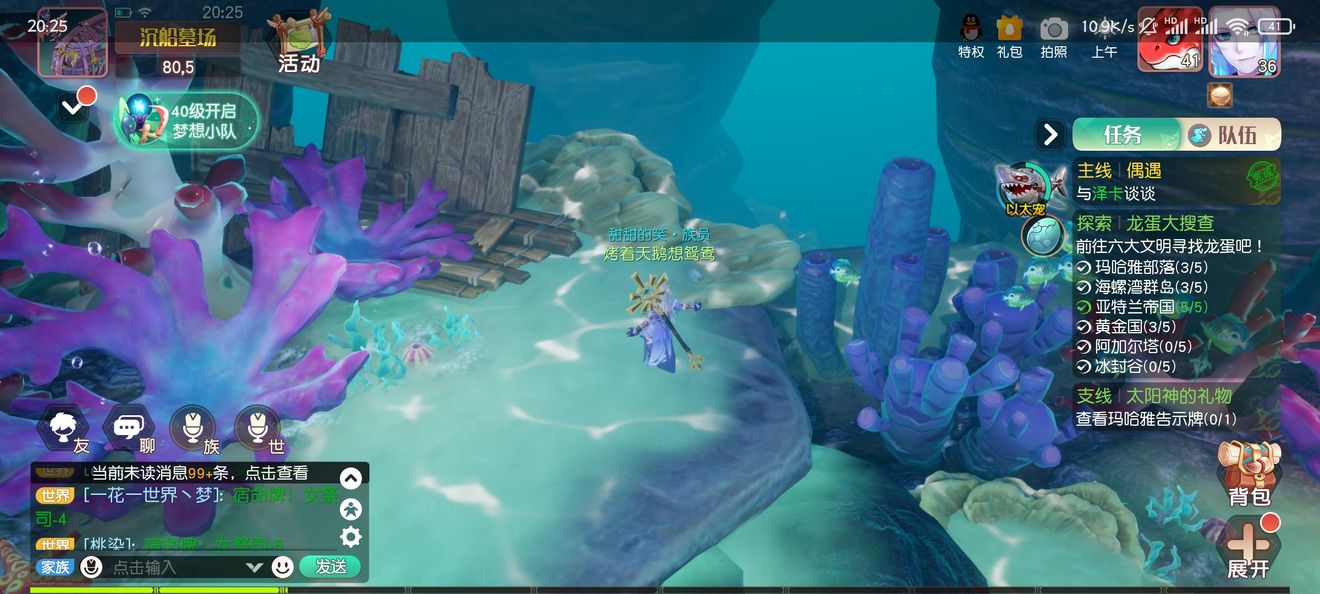Viewport: 1320px width, 594px height.
Task: Collapse the quest panel with the arrow
Action: click(x=1050, y=134)
